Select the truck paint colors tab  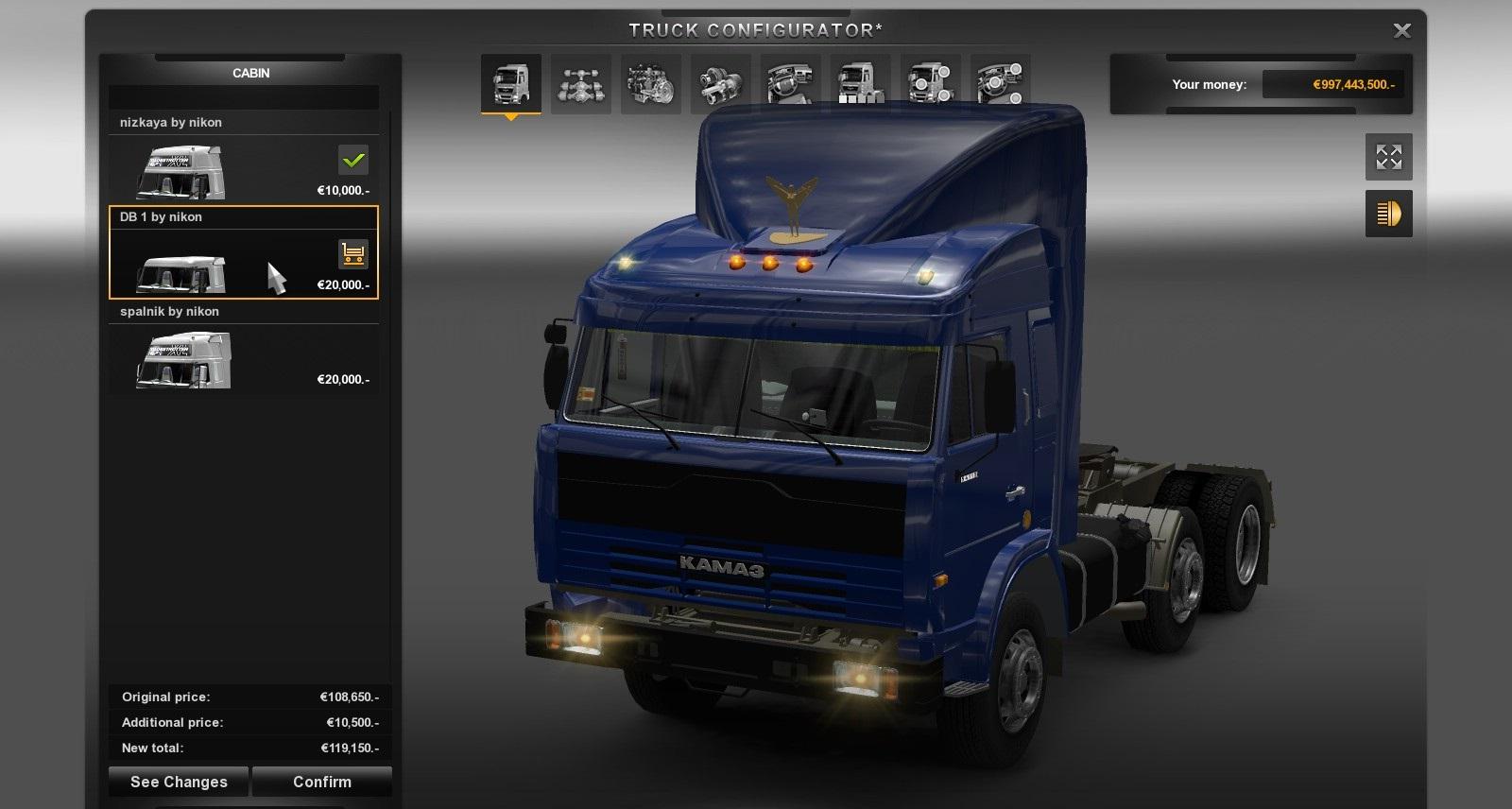click(860, 84)
